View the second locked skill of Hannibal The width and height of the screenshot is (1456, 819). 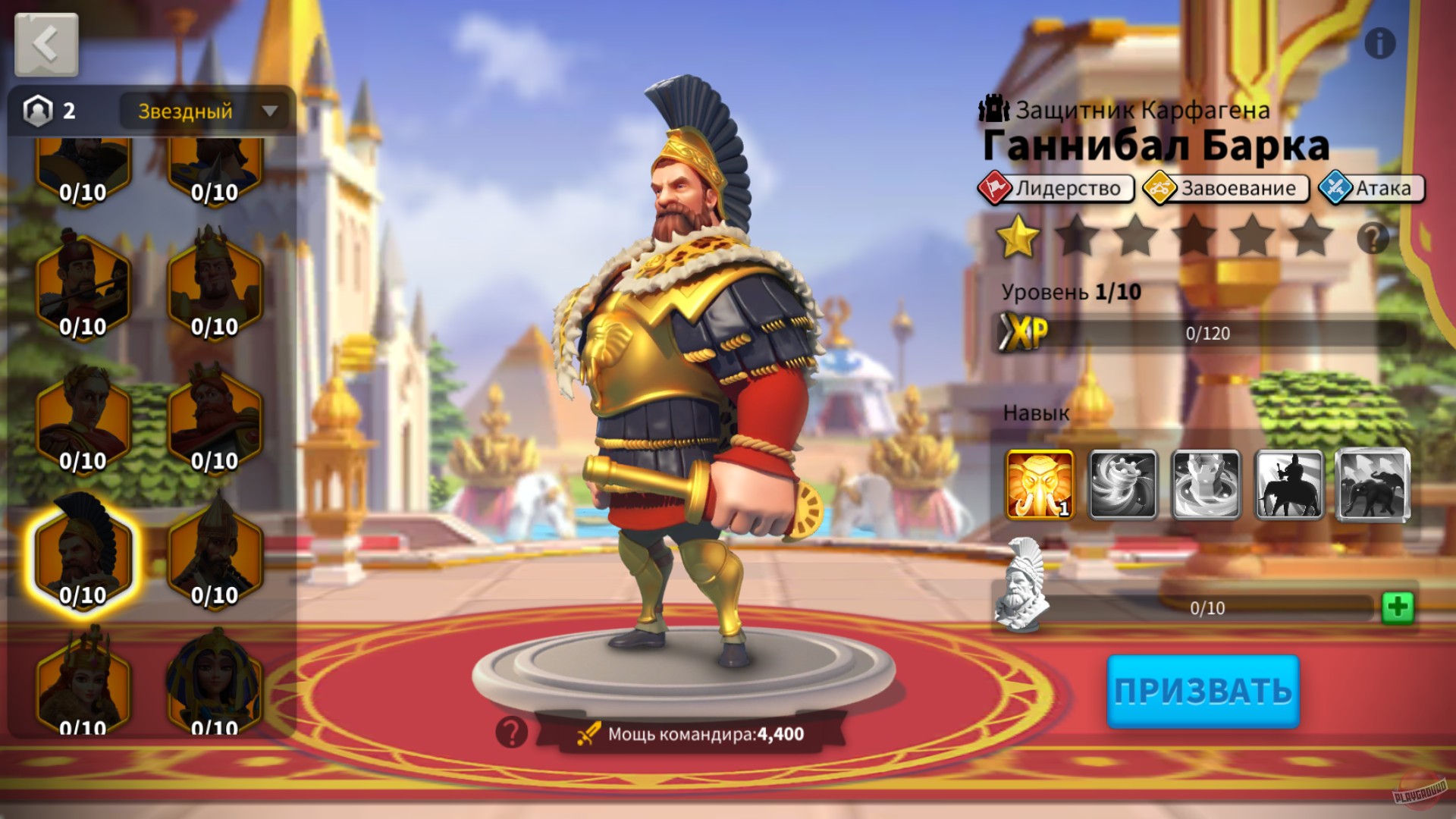1122,483
